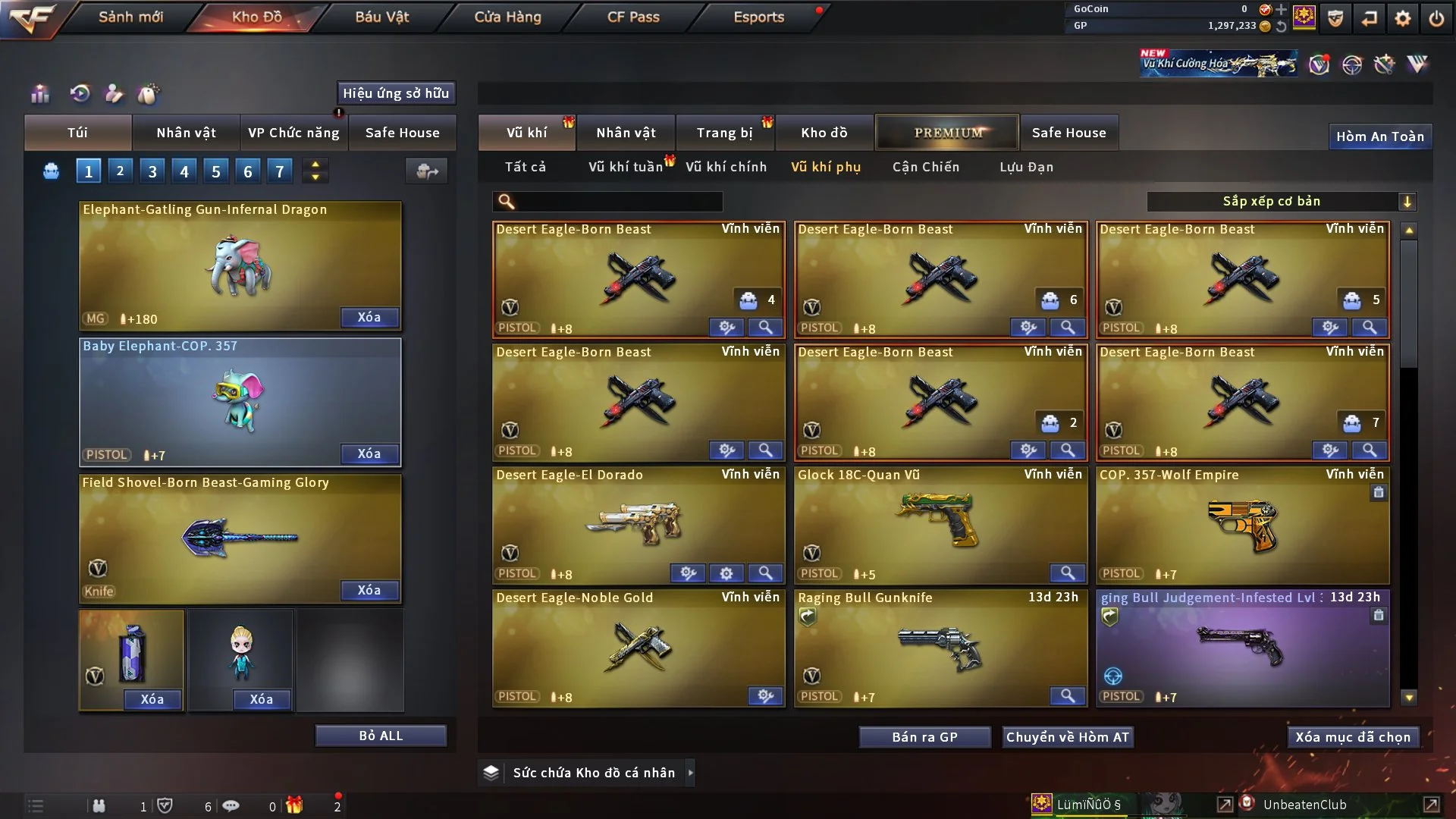
Task: Open the Sắp xếp cơ bản sort dropdown
Action: (x=1281, y=202)
